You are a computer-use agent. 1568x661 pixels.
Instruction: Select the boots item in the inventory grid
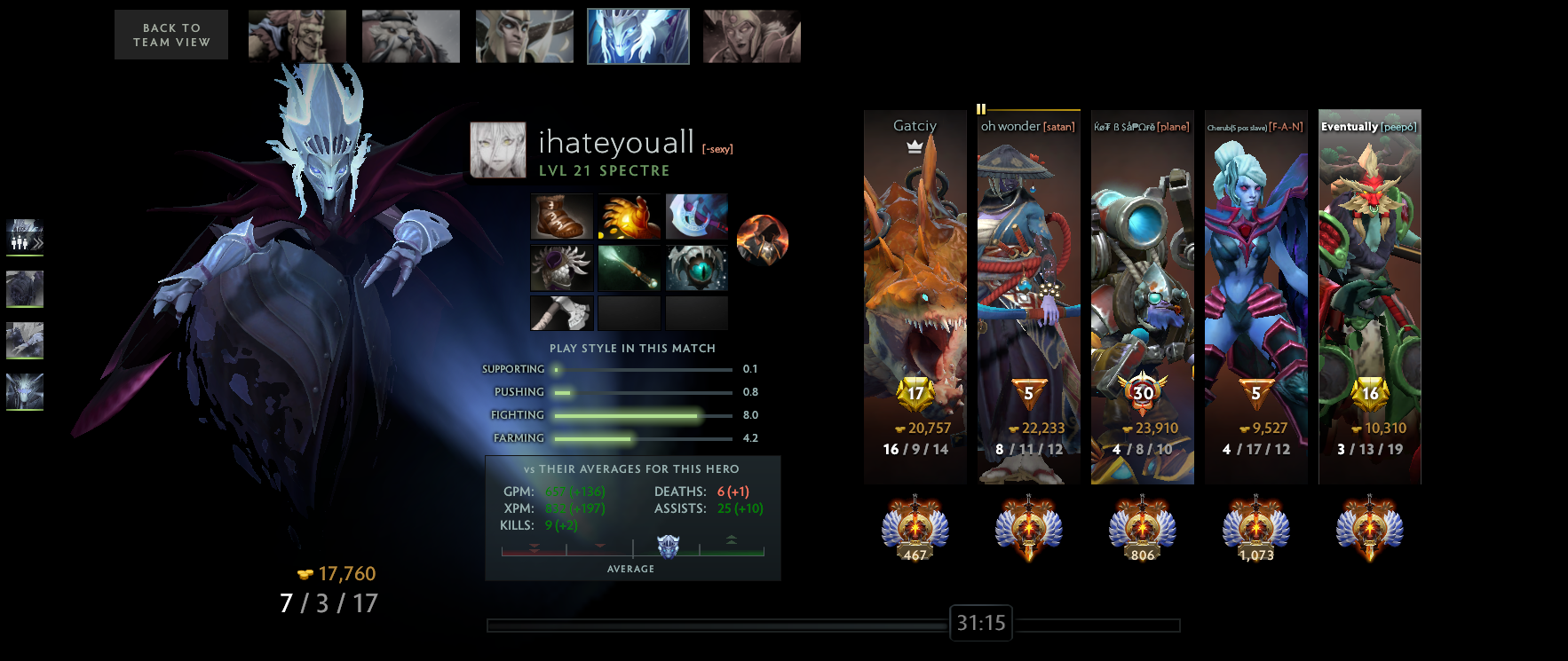click(562, 217)
